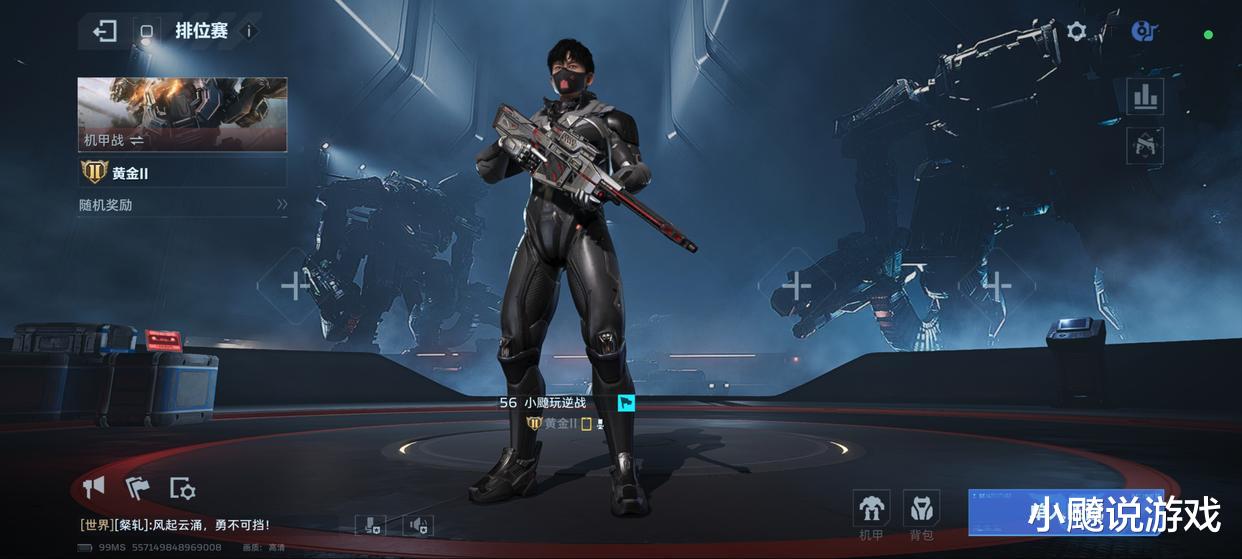The image size is (1242, 559).
Task: Open the 黄金II rank details
Action: tap(182, 172)
